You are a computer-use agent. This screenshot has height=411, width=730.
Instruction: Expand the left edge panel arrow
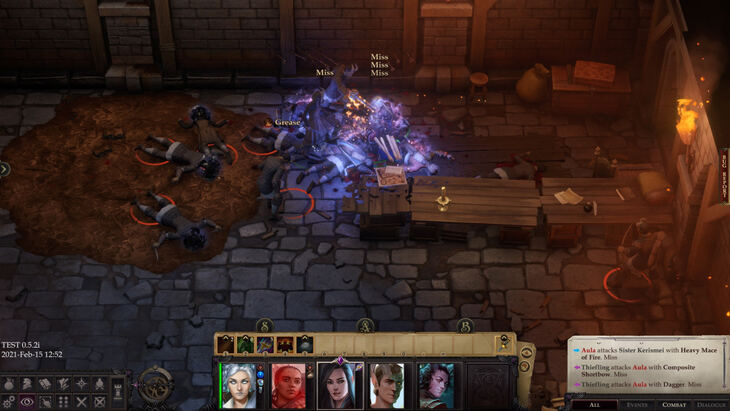tap(4, 169)
